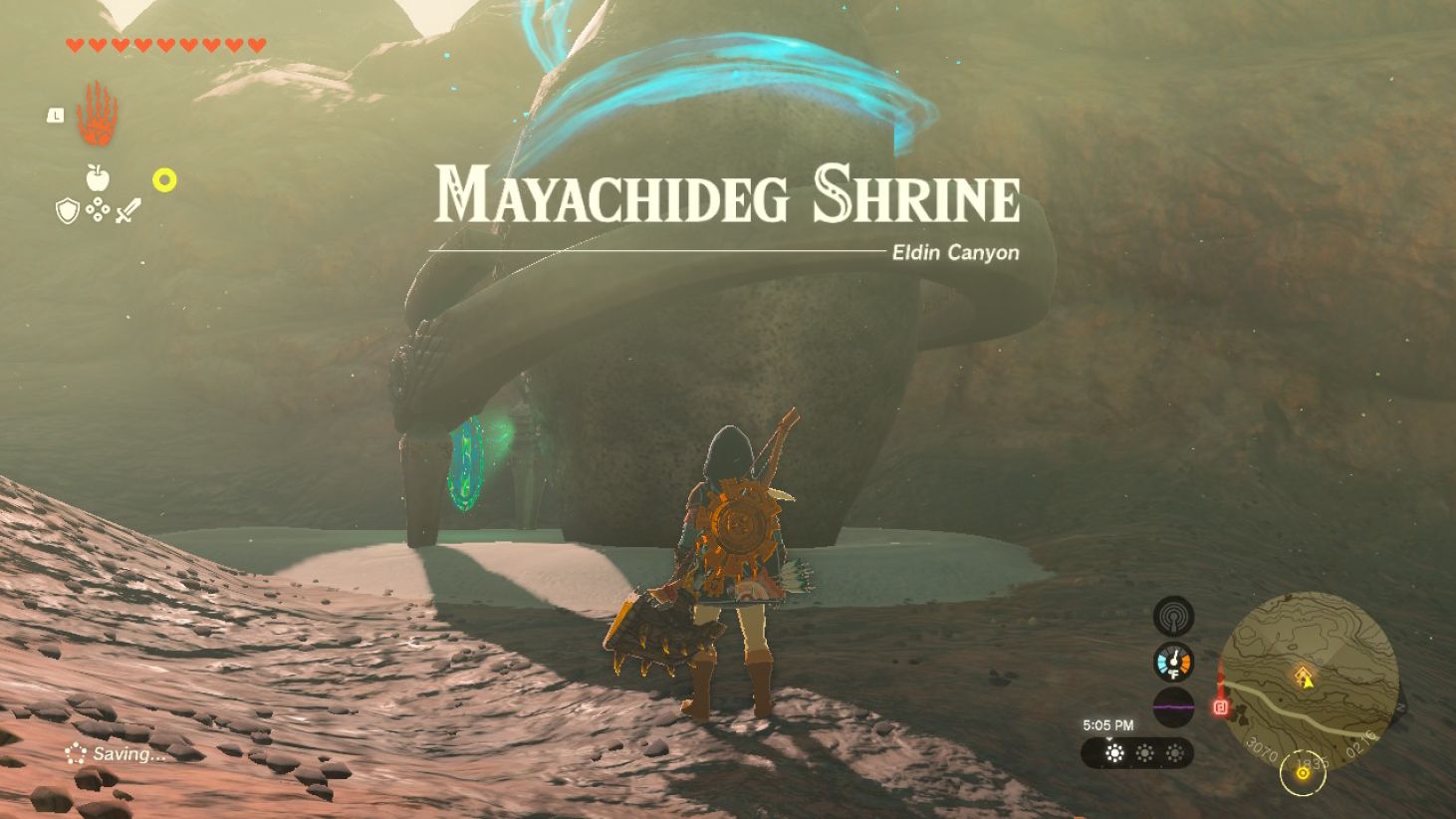This screenshot has width=1456, height=819.
Task: Click the shield icon in the HUD
Action: point(68,210)
